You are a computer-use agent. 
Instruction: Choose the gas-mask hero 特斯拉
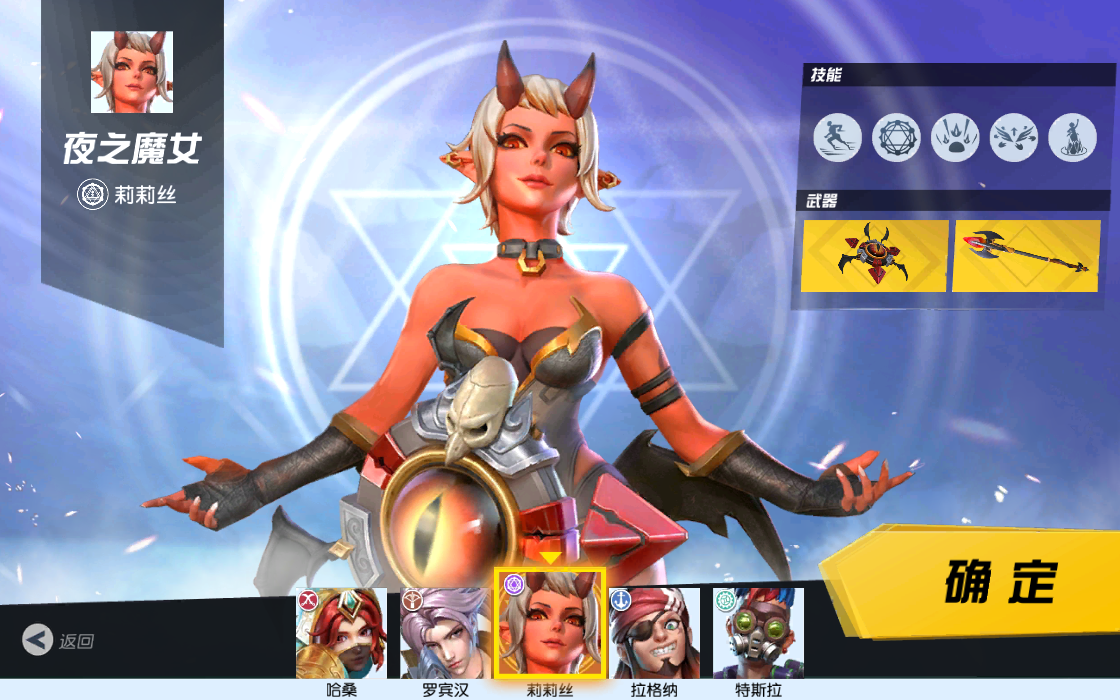(x=758, y=633)
